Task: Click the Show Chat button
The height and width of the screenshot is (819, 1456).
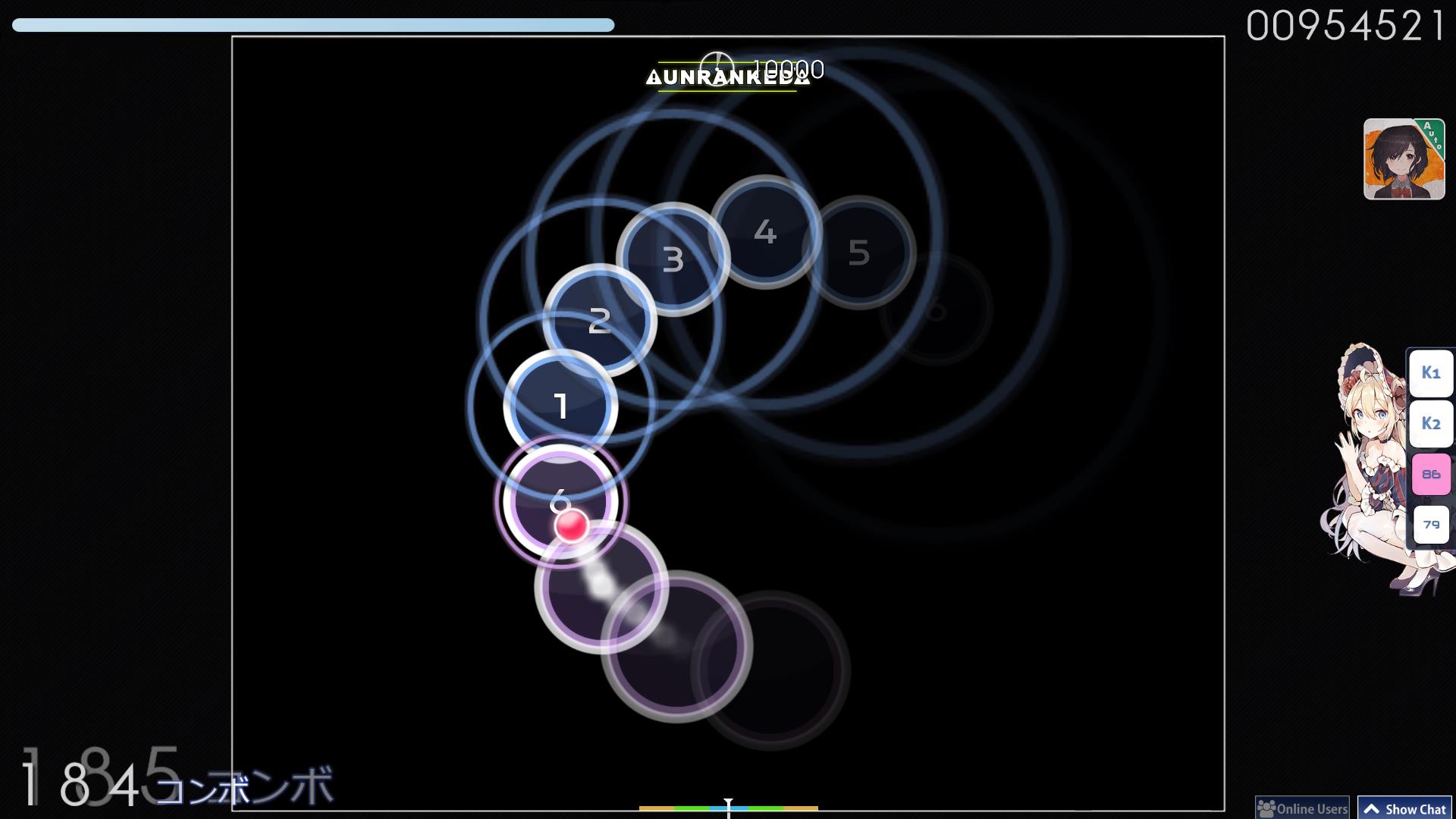Action: pos(1404,808)
